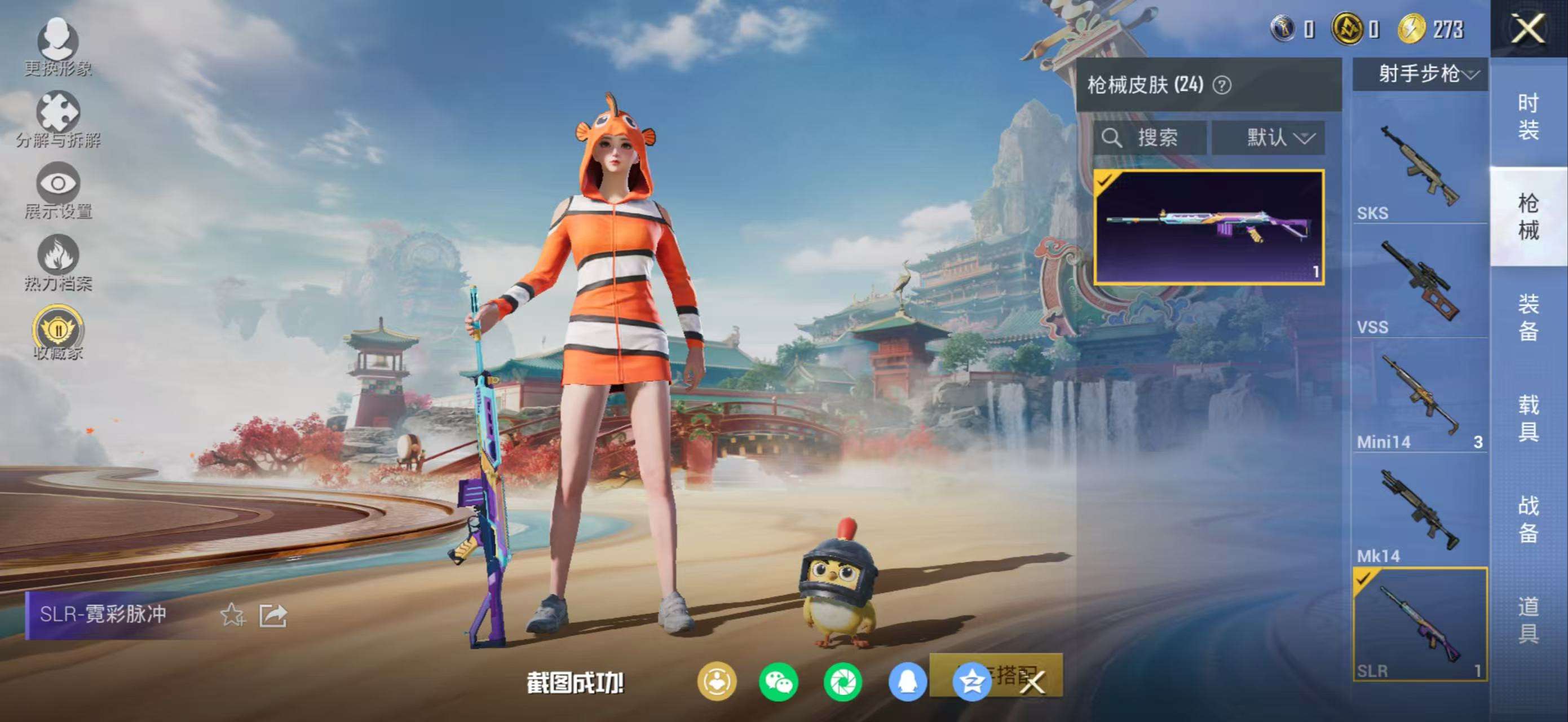Close the inventory with the top-right X
This screenshot has height=722, width=1568.
coord(1528,29)
